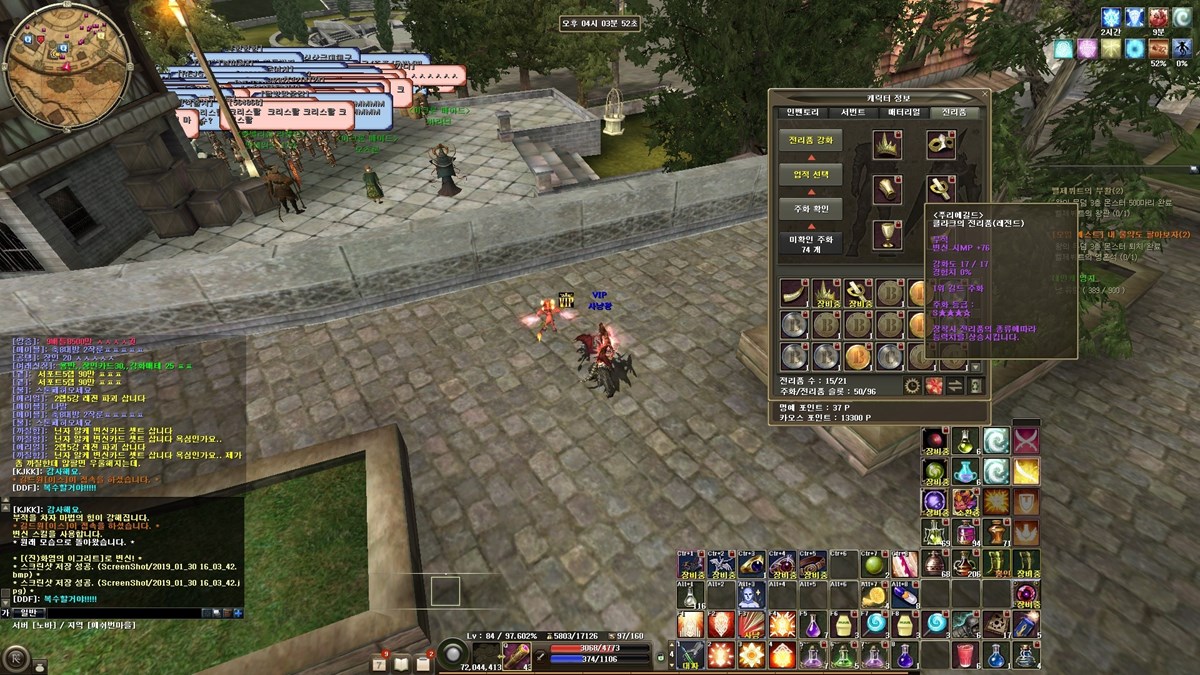
Task: Select the golden goblet trophy slot
Action: tap(887, 234)
